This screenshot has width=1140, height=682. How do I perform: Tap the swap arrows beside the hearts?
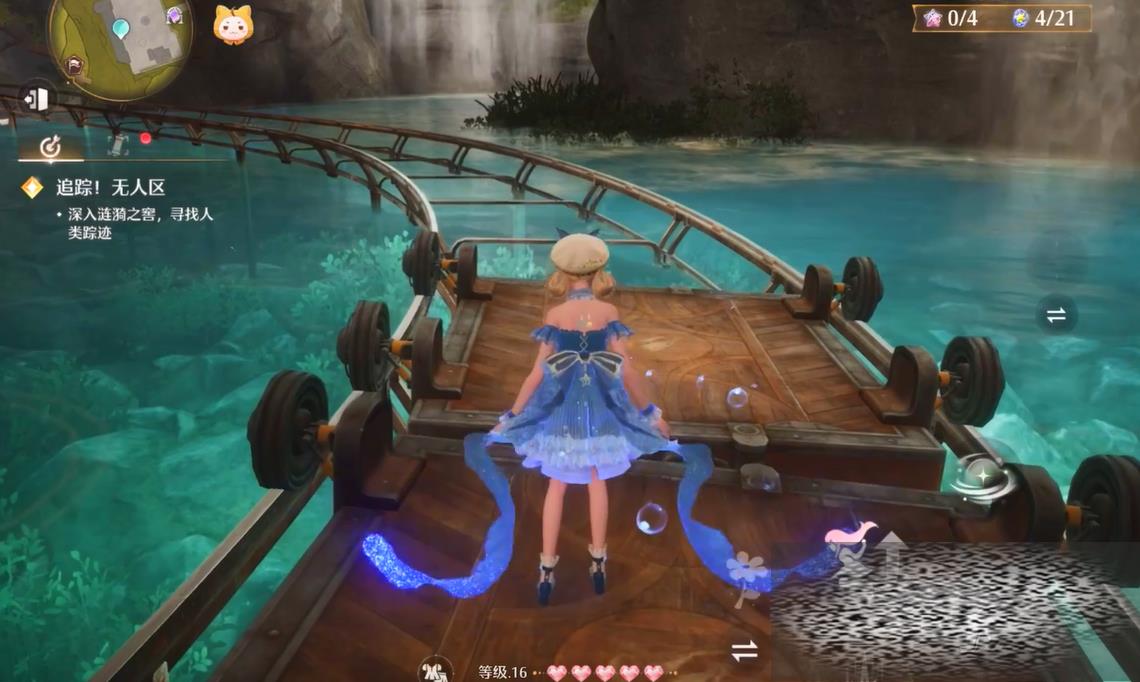[743, 652]
